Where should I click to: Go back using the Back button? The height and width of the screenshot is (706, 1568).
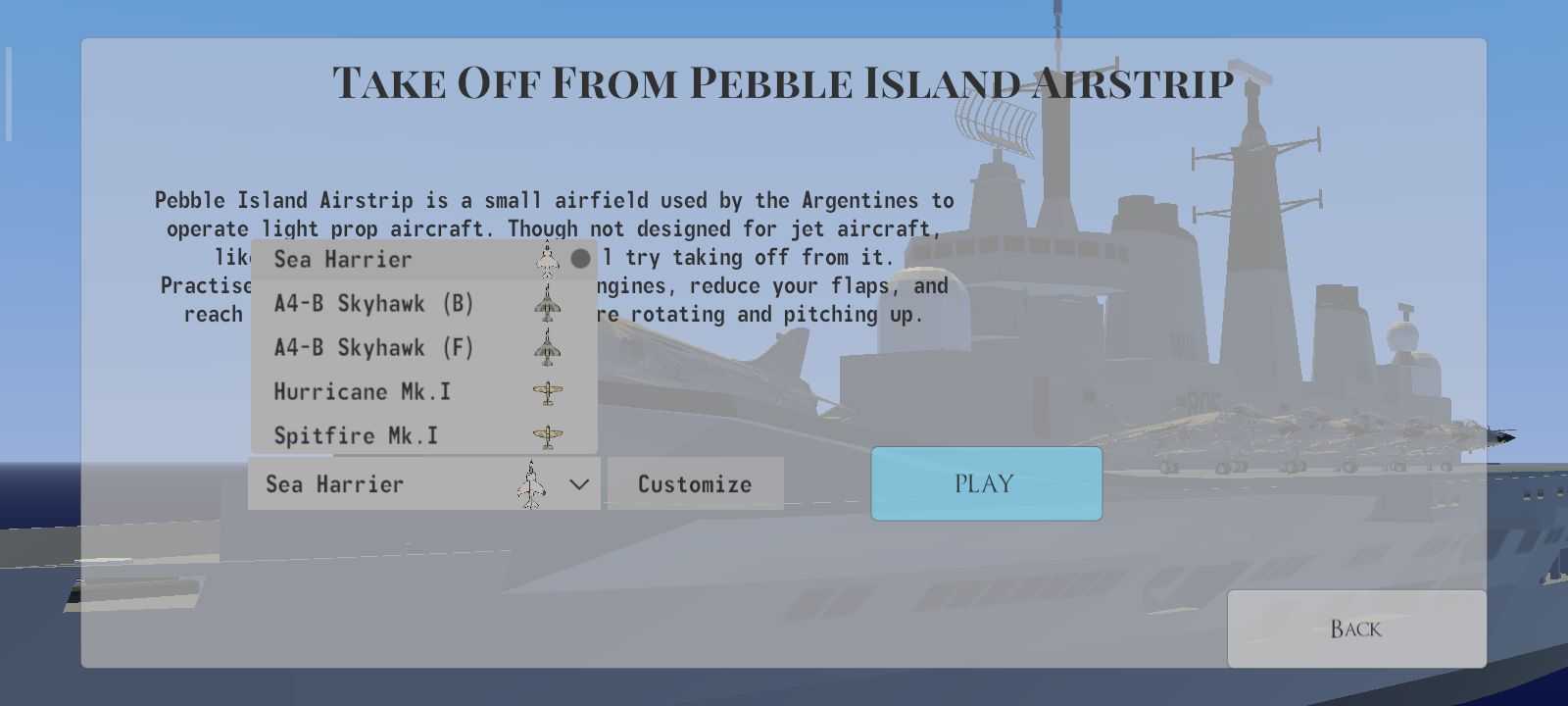pyautogui.click(x=1355, y=629)
